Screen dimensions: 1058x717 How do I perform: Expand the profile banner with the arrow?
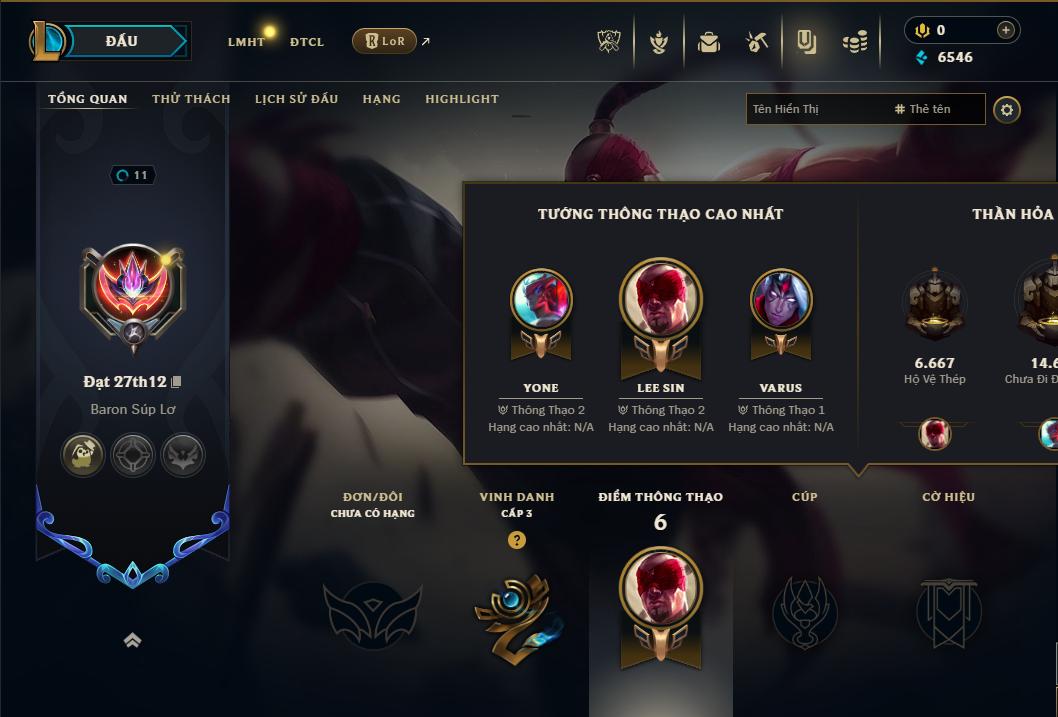[132, 641]
